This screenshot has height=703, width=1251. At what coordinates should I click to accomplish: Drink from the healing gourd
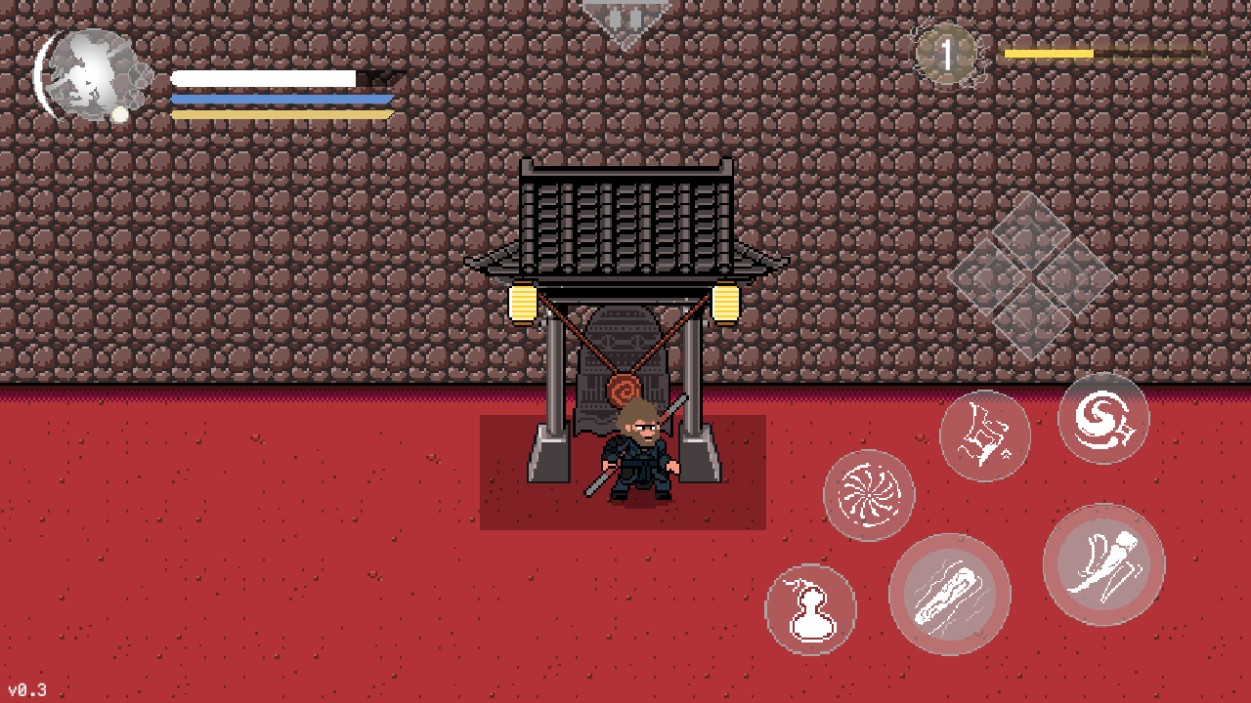[811, 610]
